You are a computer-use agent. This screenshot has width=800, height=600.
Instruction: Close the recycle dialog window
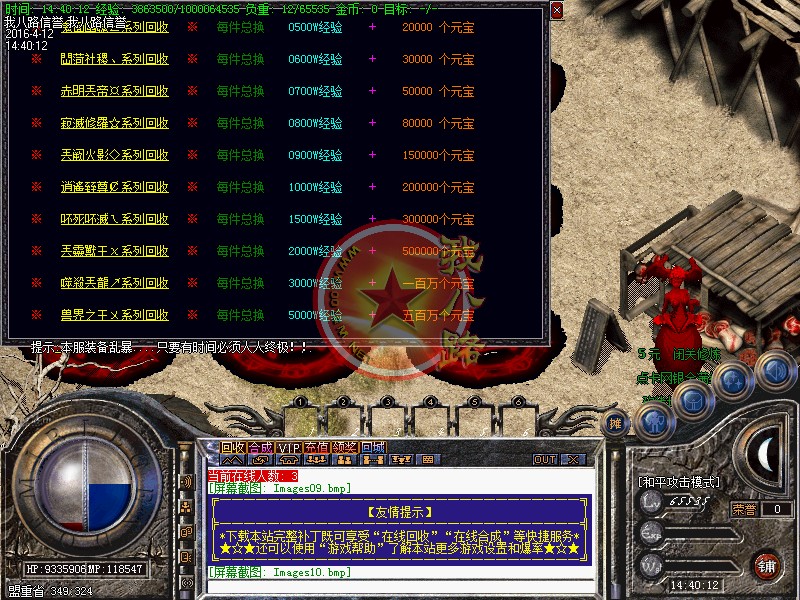[557, 10]
